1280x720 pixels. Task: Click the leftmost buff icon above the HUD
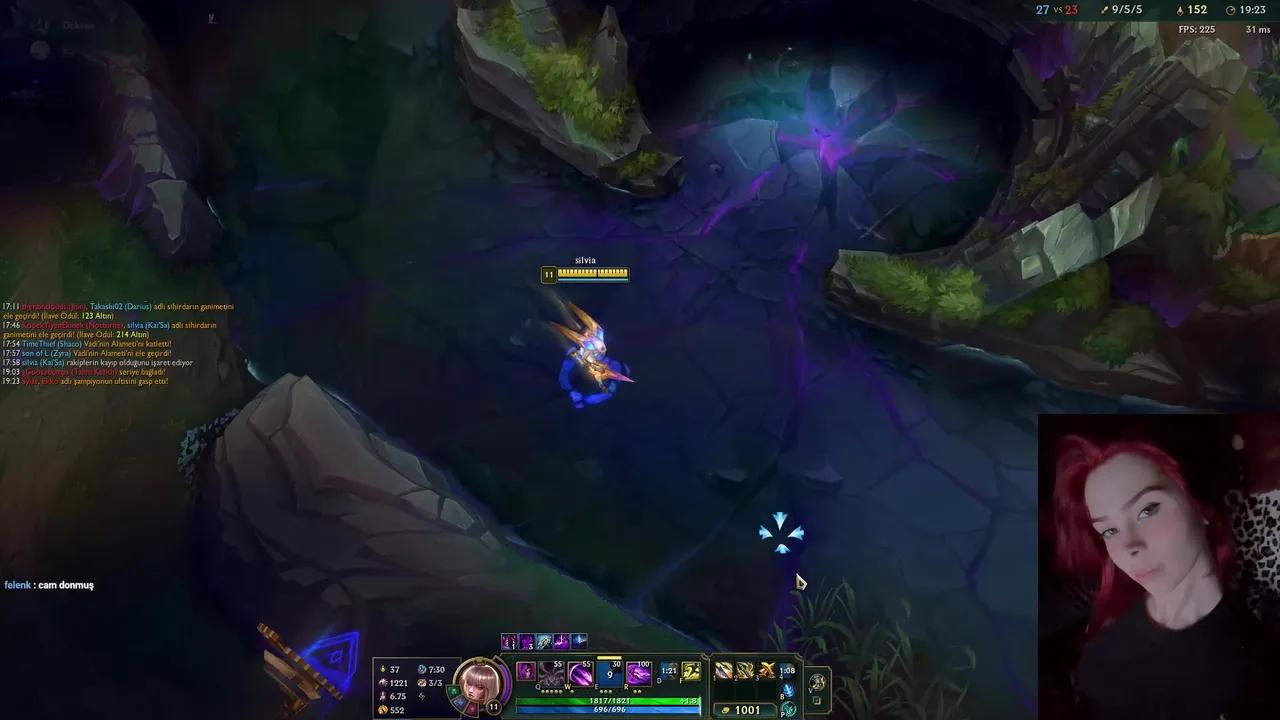[508, 641]
